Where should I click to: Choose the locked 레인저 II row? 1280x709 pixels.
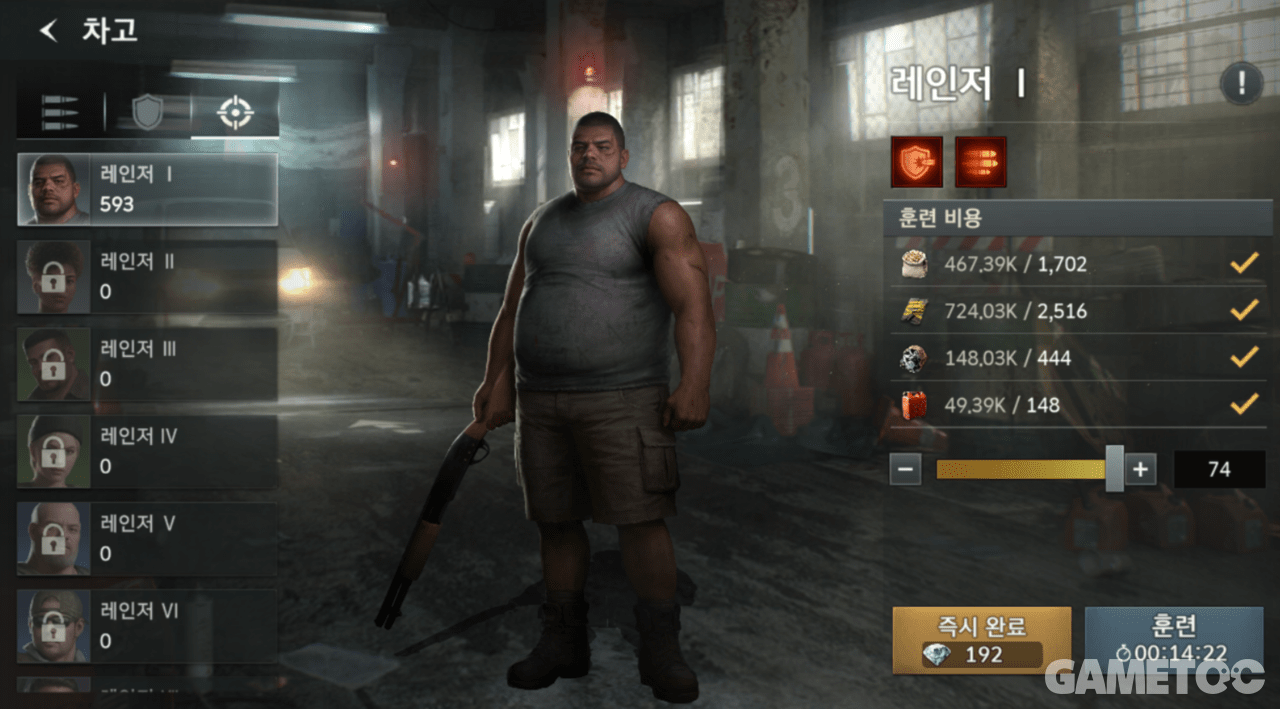pyautogui.click(x=147, y=276)
